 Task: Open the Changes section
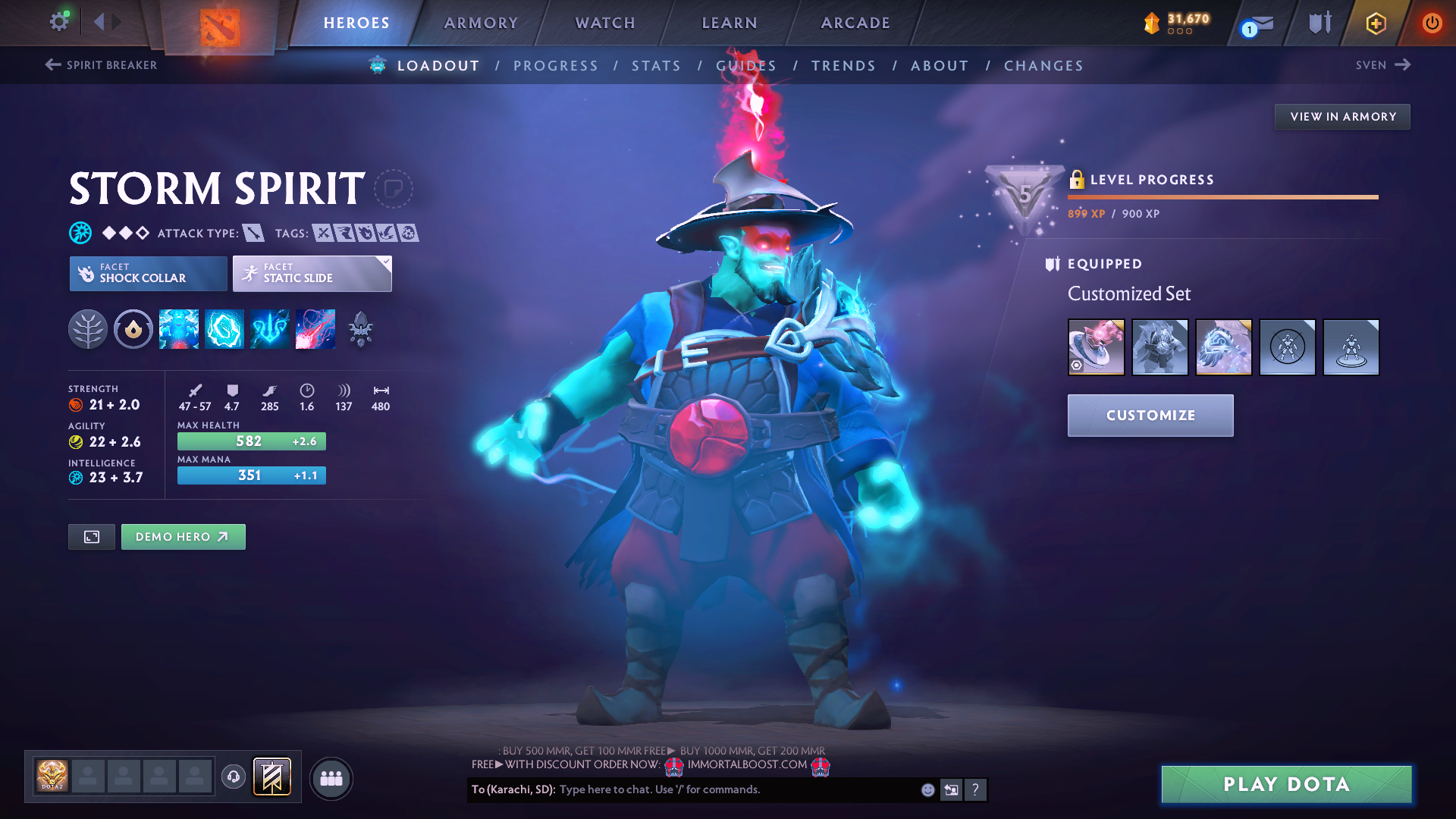tap(1043, 66)
